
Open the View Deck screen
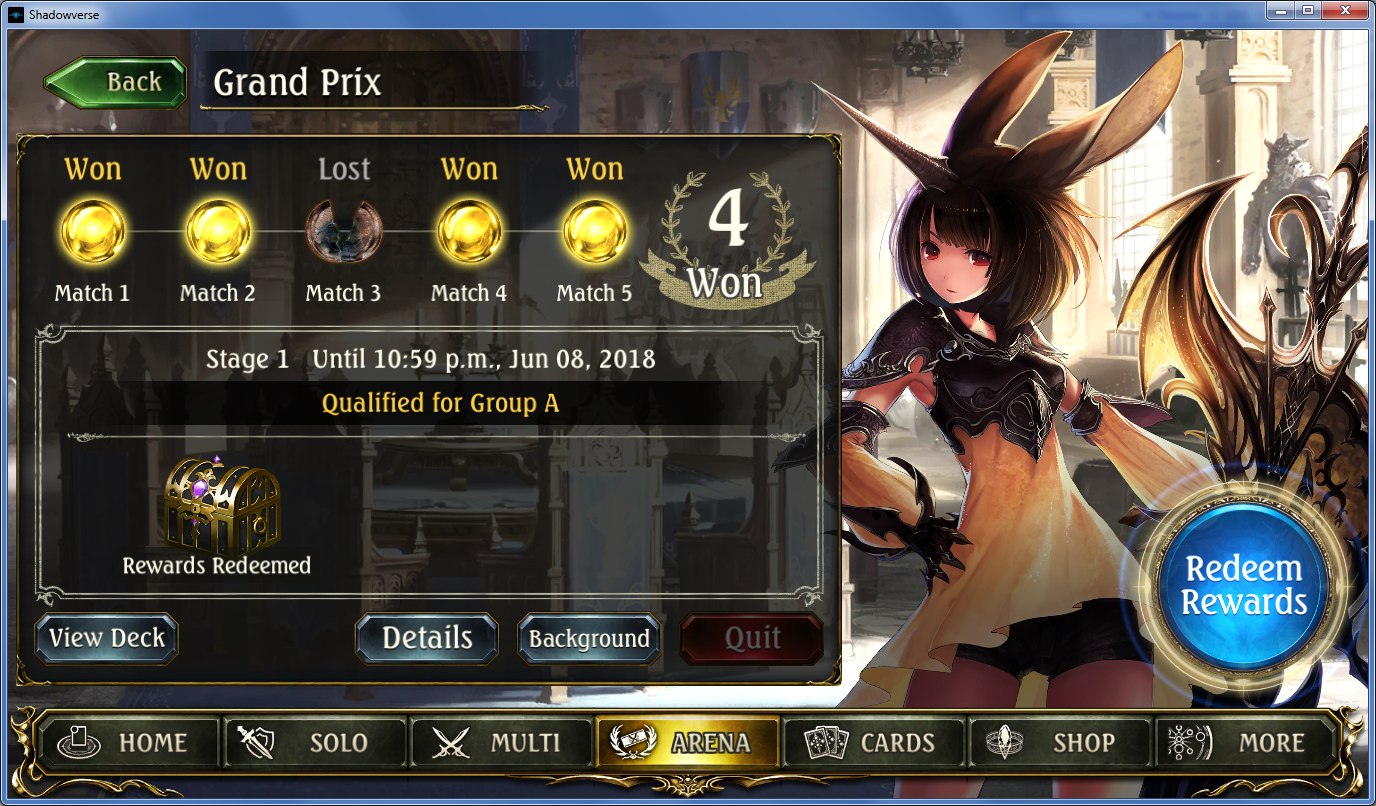[x=106, y=638]
